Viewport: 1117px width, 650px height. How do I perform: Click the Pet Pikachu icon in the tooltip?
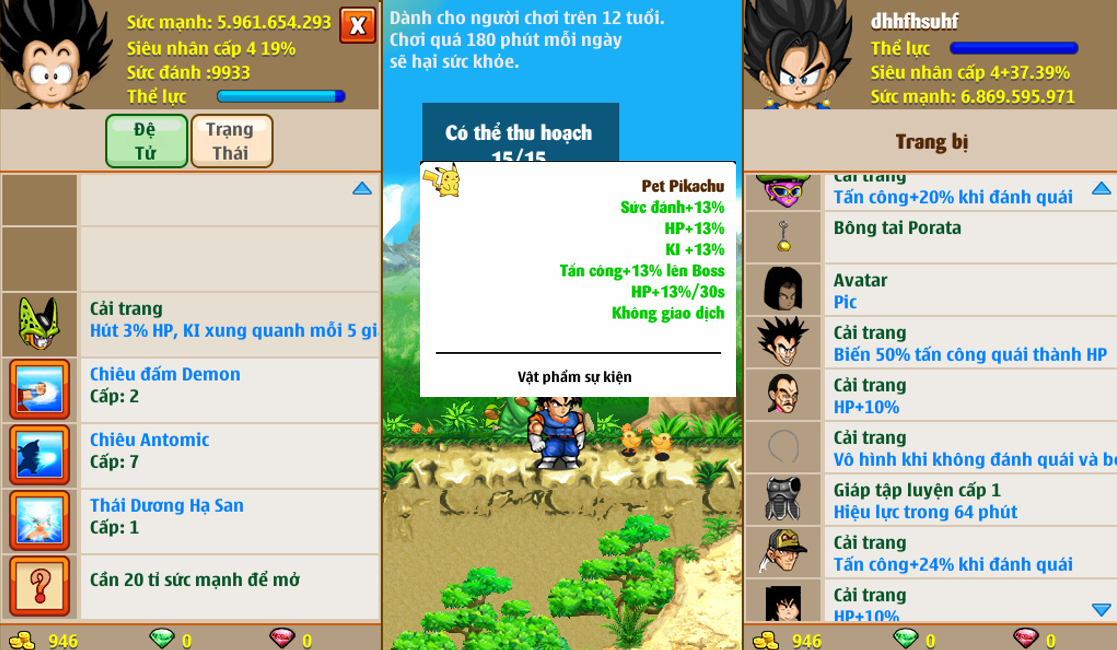[x=447, y=178]
